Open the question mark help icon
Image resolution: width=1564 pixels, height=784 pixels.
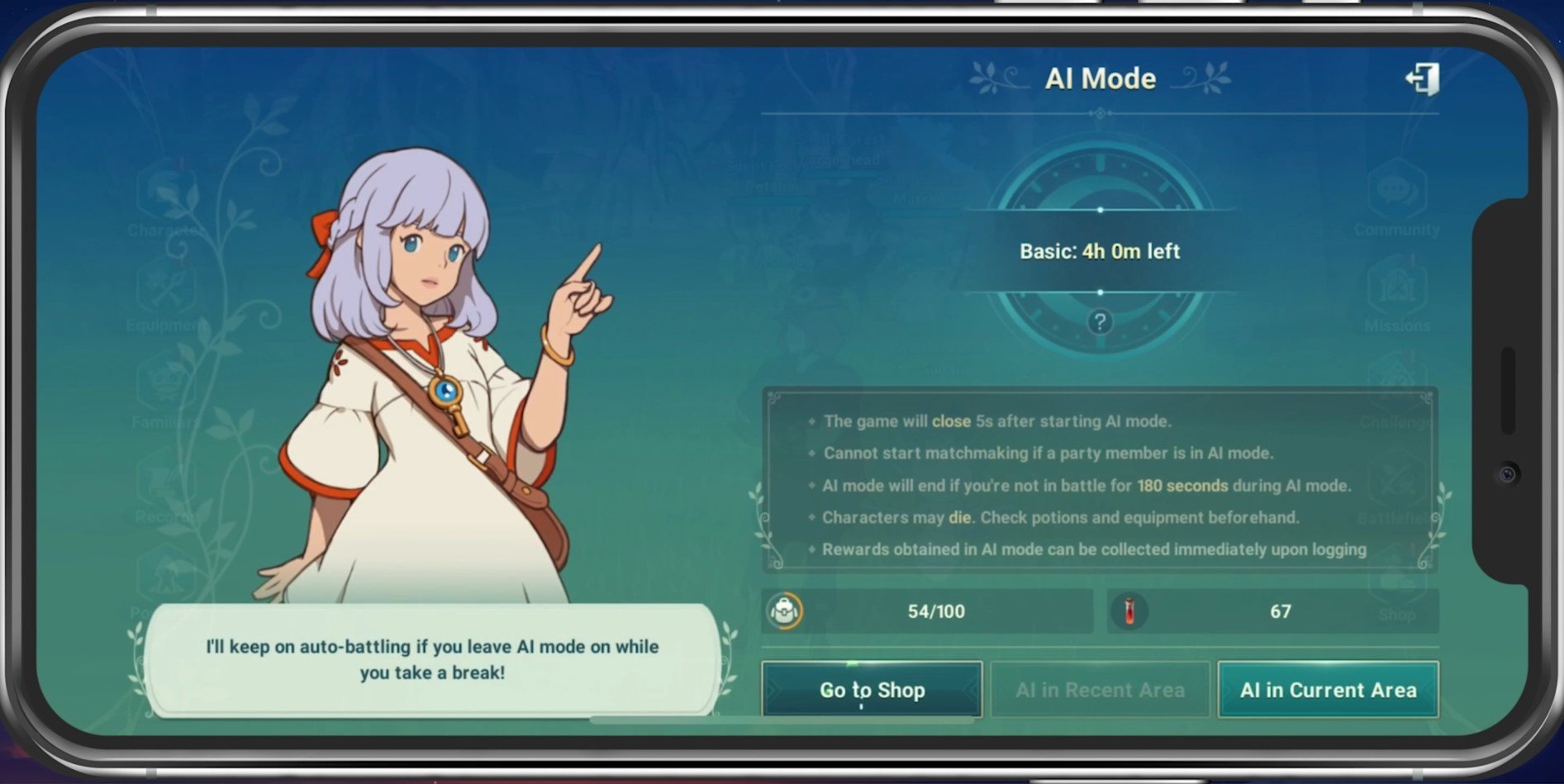click(x=1100, y=322)
